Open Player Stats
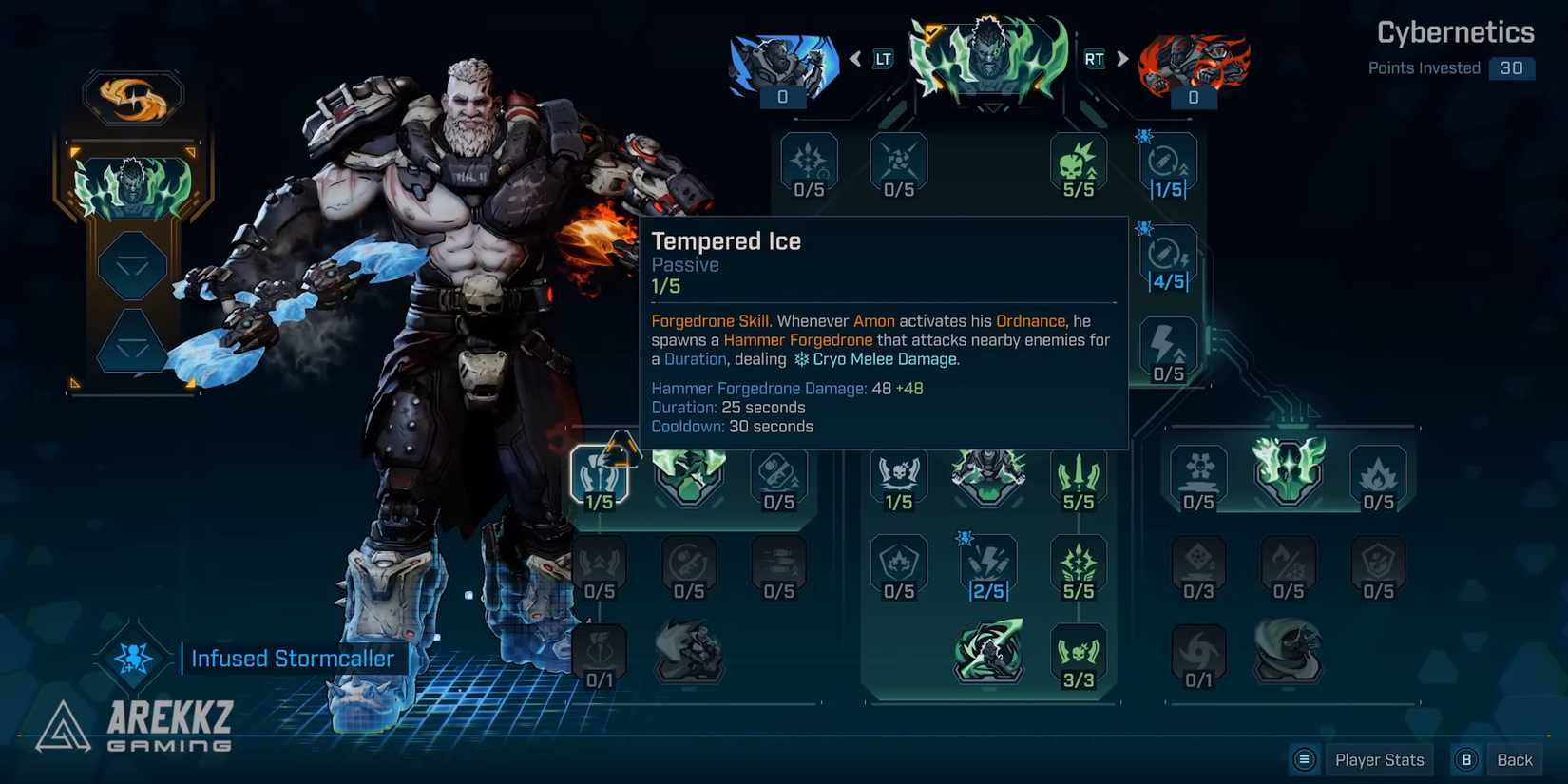Screen dimensions: 1568x784 pos(1379,759)
